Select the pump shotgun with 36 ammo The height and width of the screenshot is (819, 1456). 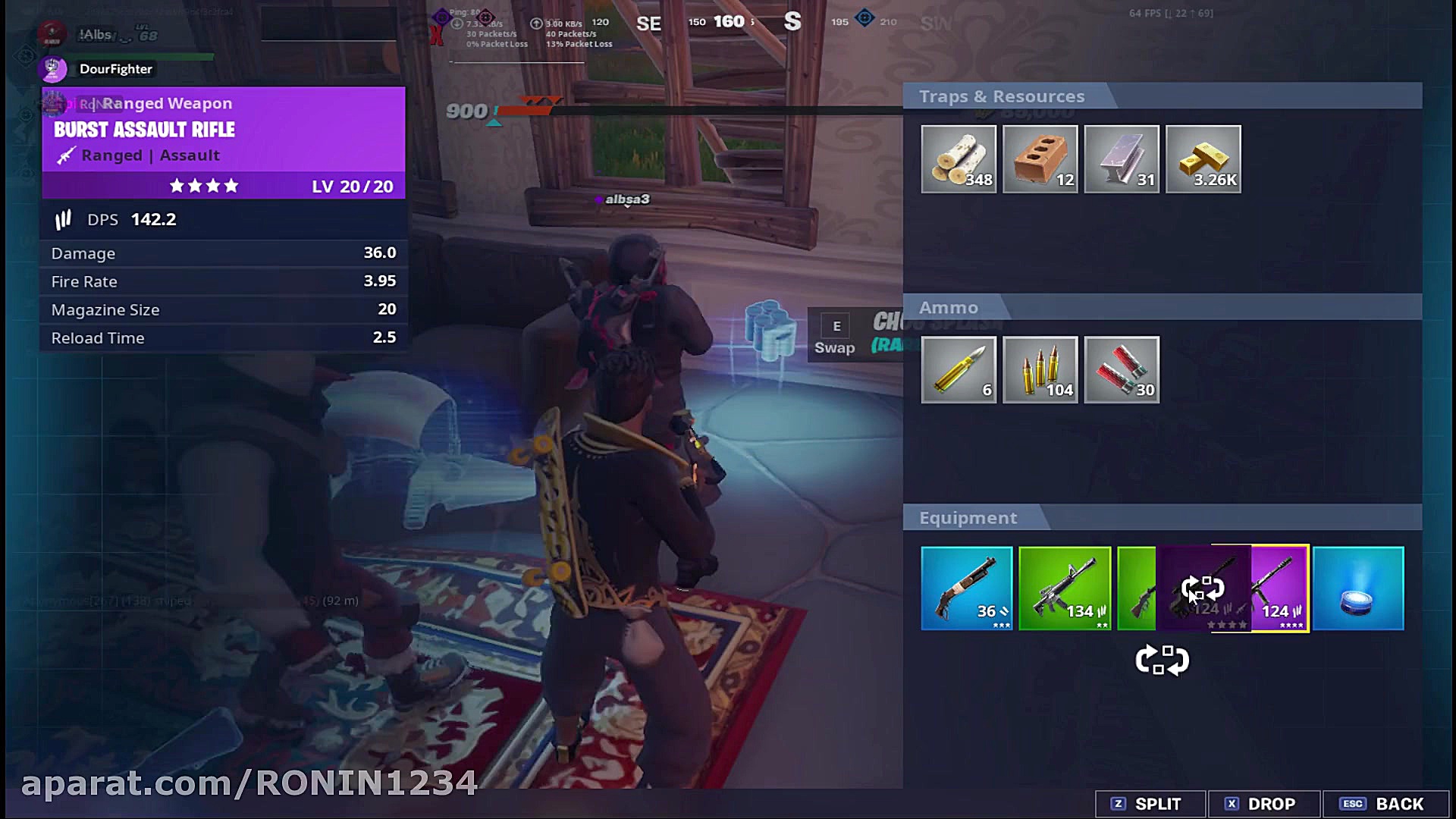coord(967,588)
